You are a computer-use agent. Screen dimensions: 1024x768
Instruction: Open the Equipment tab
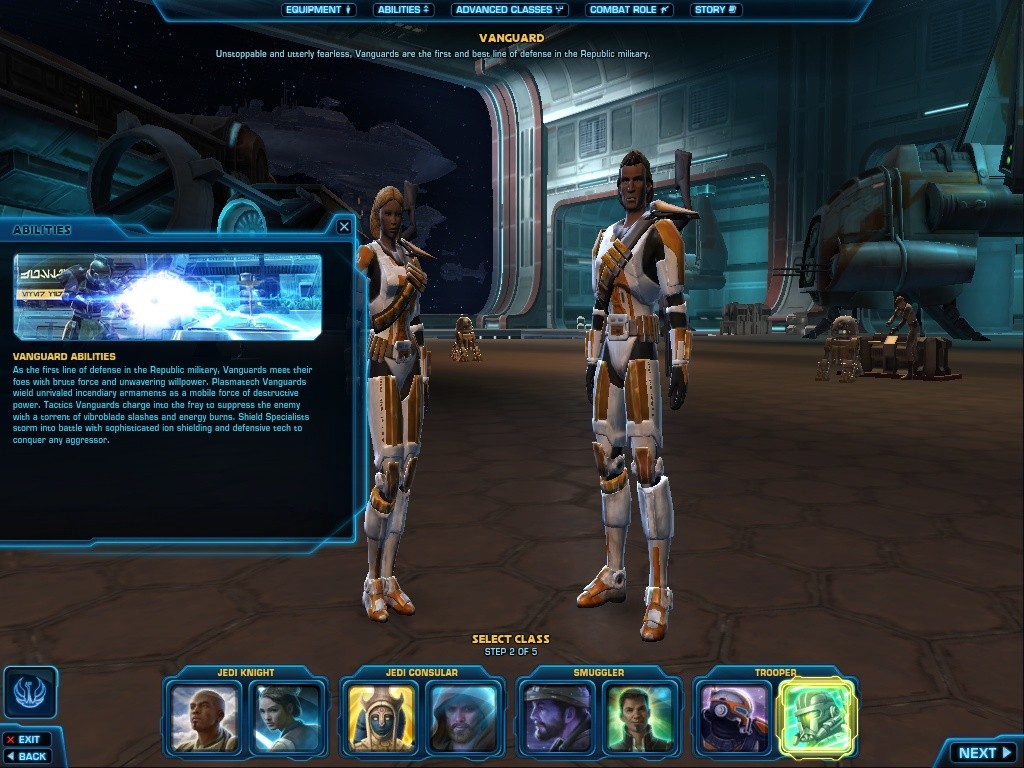319,10
